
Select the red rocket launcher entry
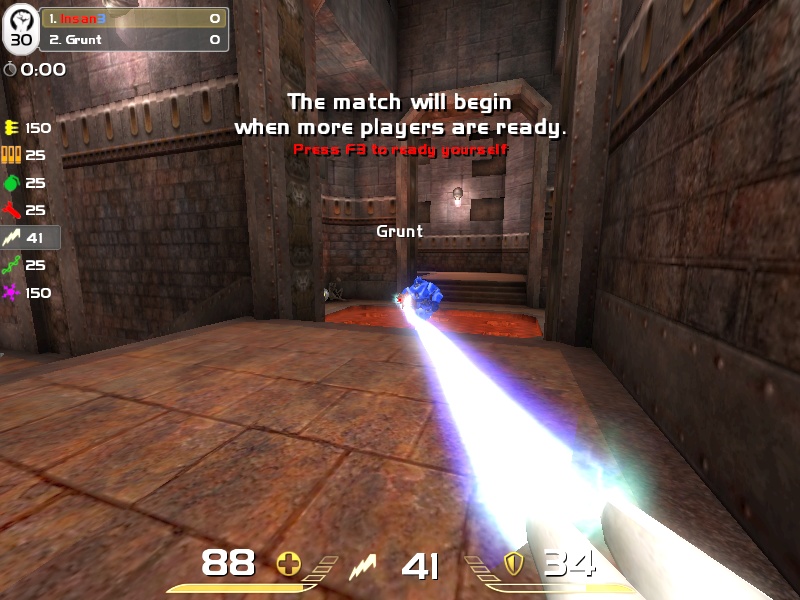(x=27, y=210)
